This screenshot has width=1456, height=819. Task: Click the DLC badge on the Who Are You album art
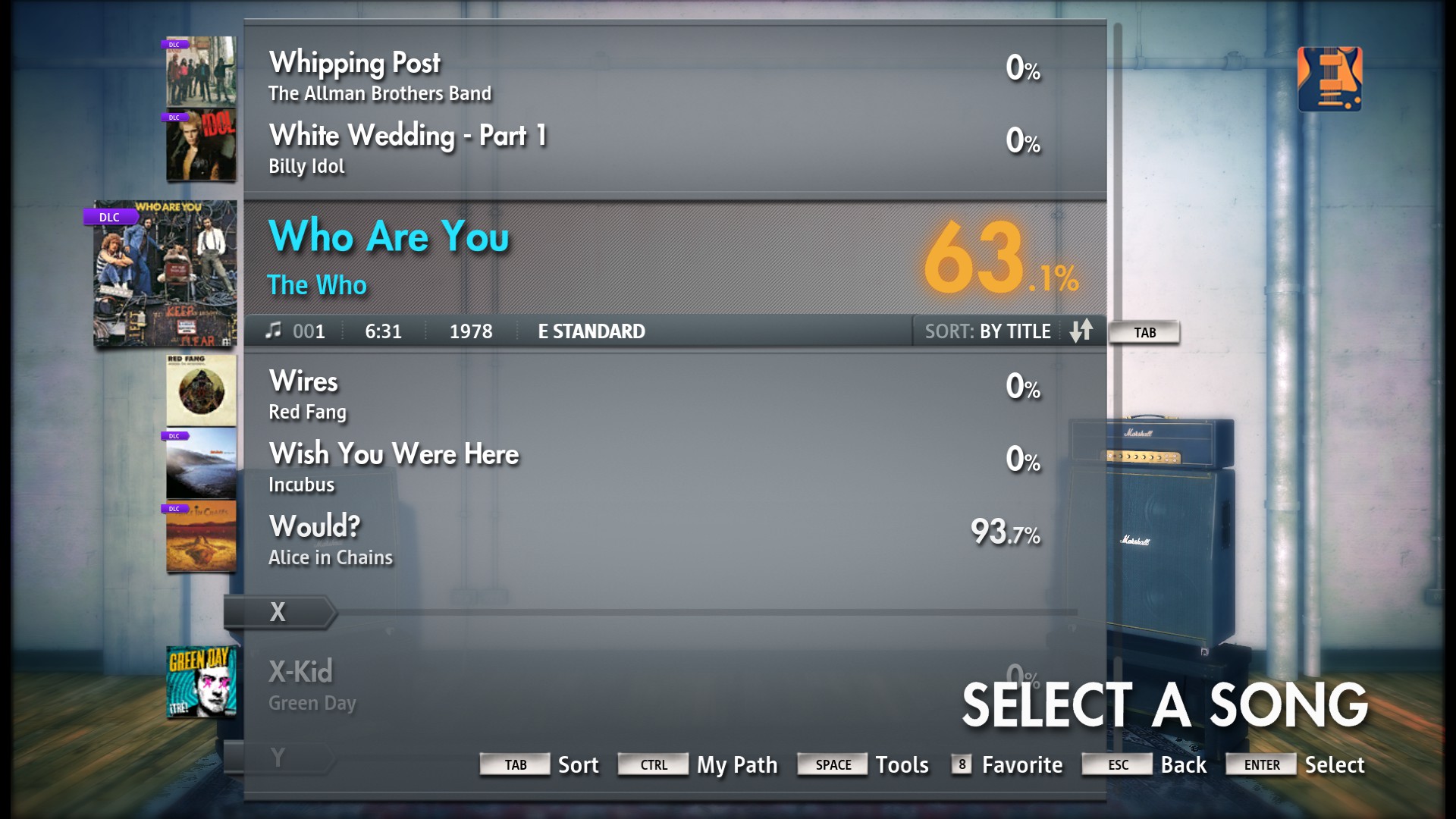pyautogui.click(x=108, y=216)
